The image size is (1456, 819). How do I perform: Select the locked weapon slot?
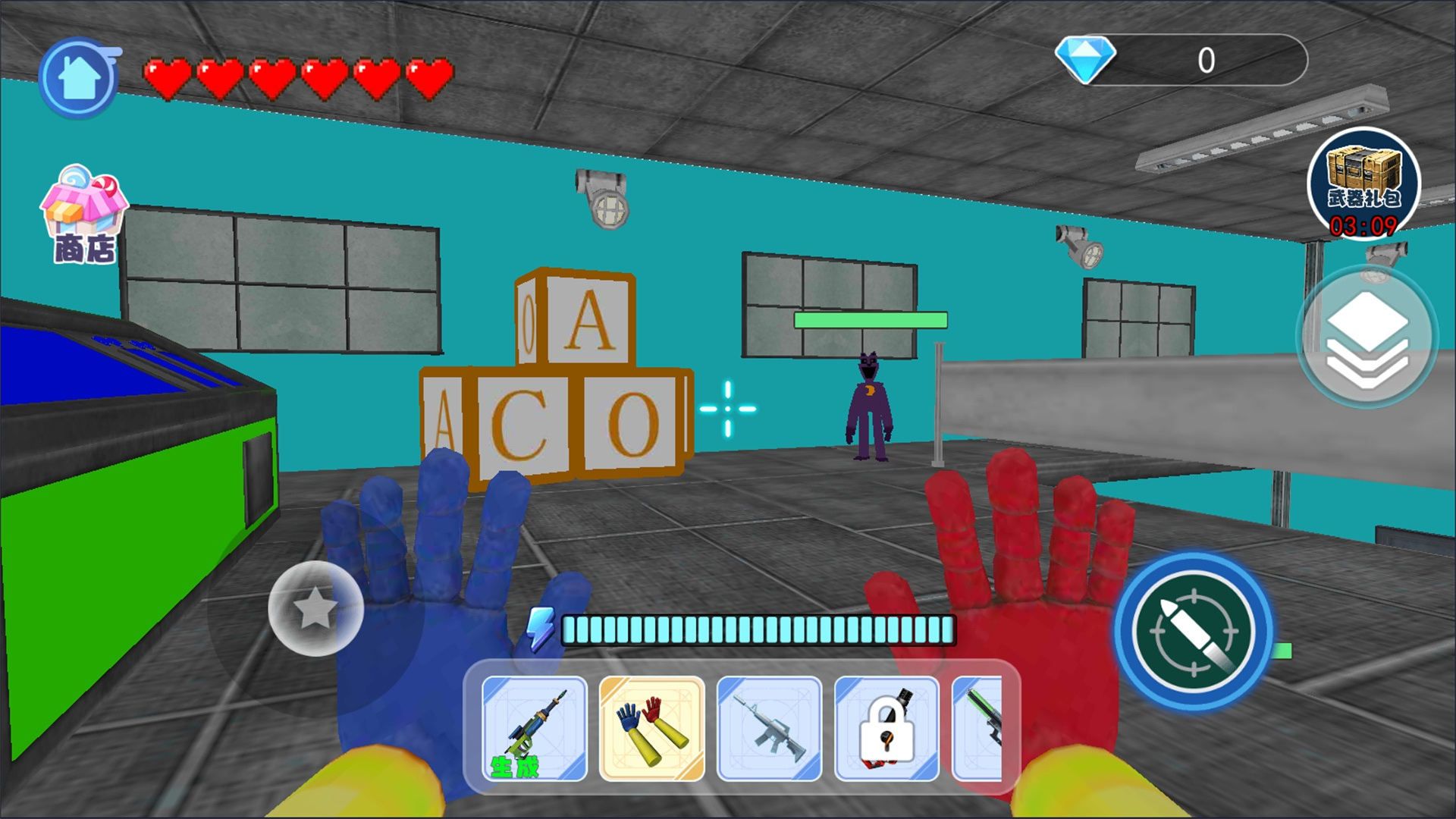click(x=886, y=729)
